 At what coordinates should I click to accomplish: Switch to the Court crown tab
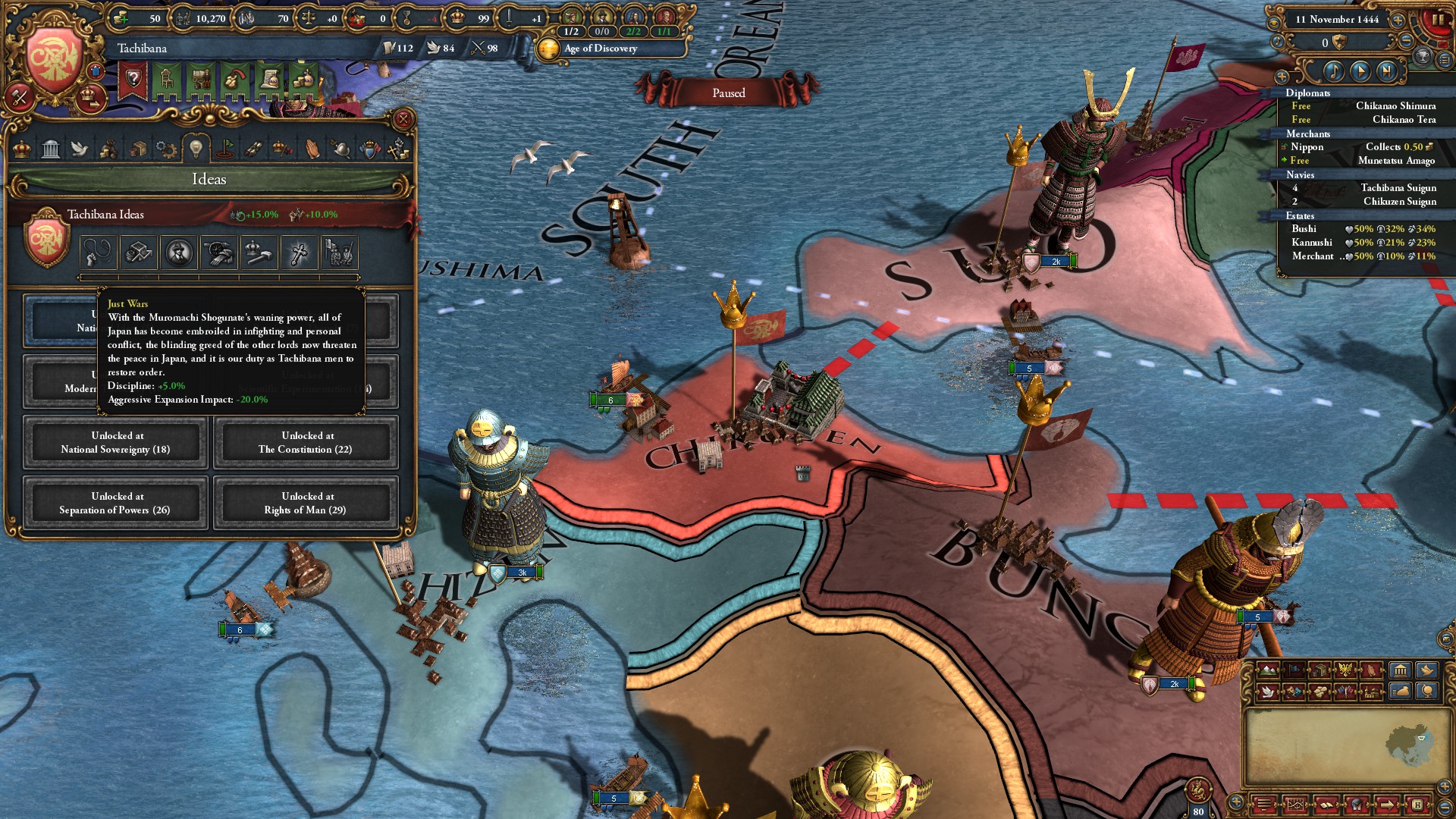click(22, 149)
